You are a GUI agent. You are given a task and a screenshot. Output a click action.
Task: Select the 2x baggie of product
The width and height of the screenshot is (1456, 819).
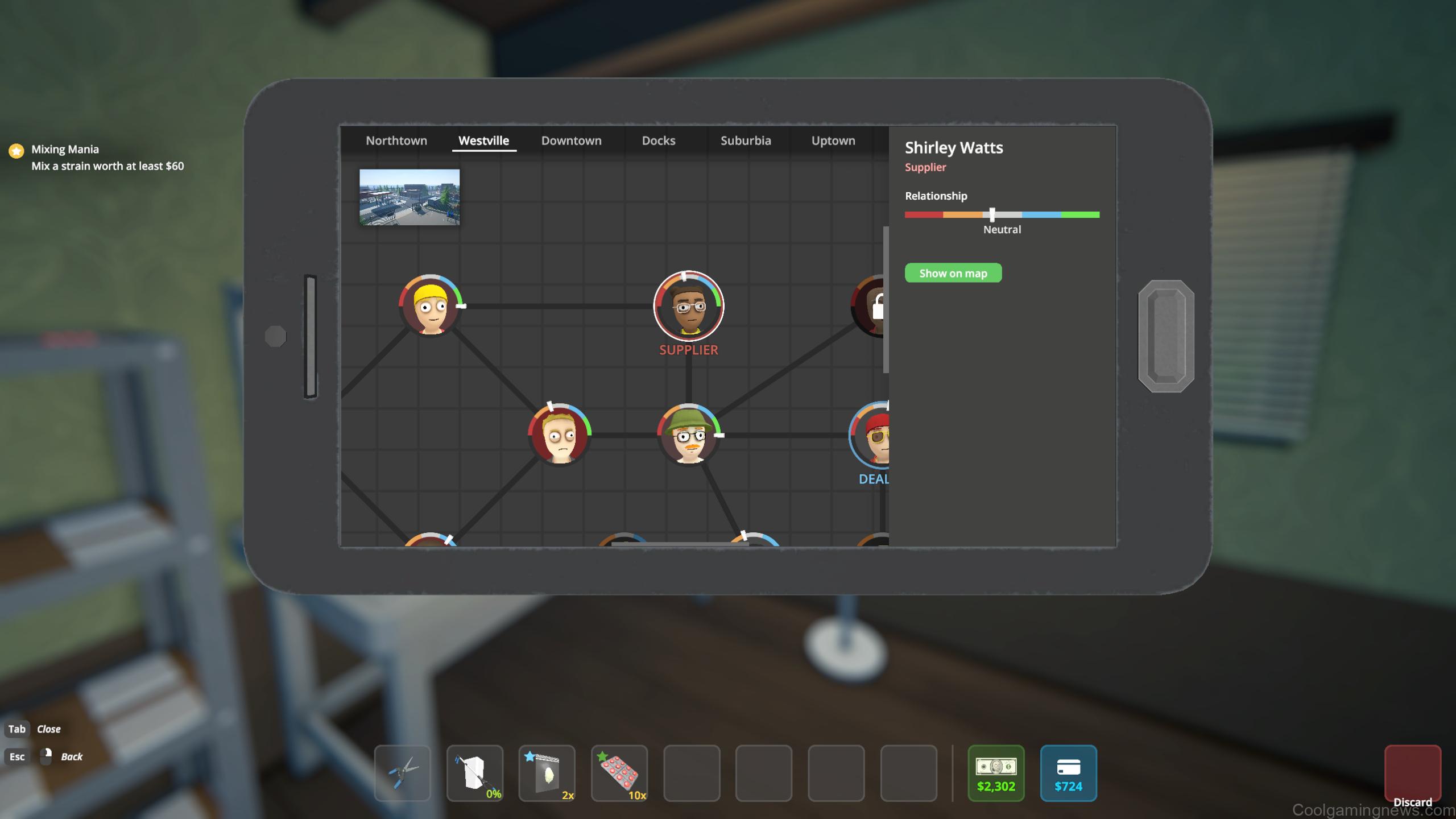[x=547, y=773]
